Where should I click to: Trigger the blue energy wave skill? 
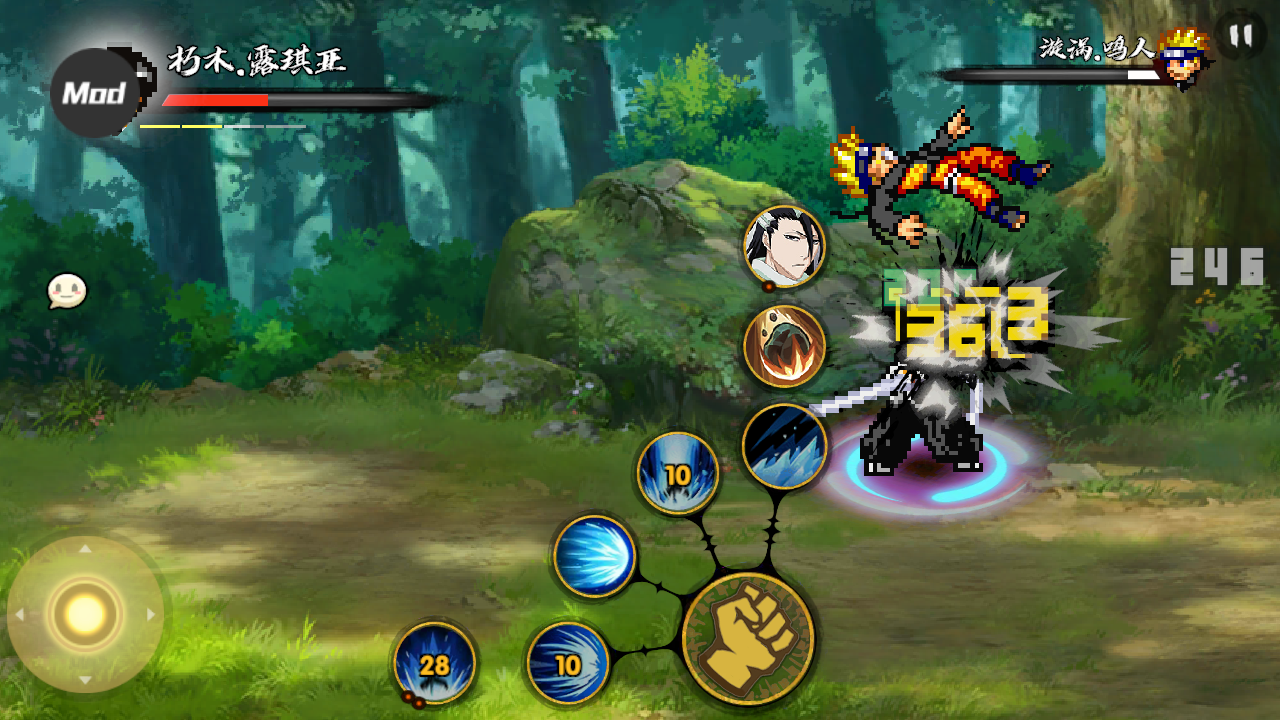(595, 556)
